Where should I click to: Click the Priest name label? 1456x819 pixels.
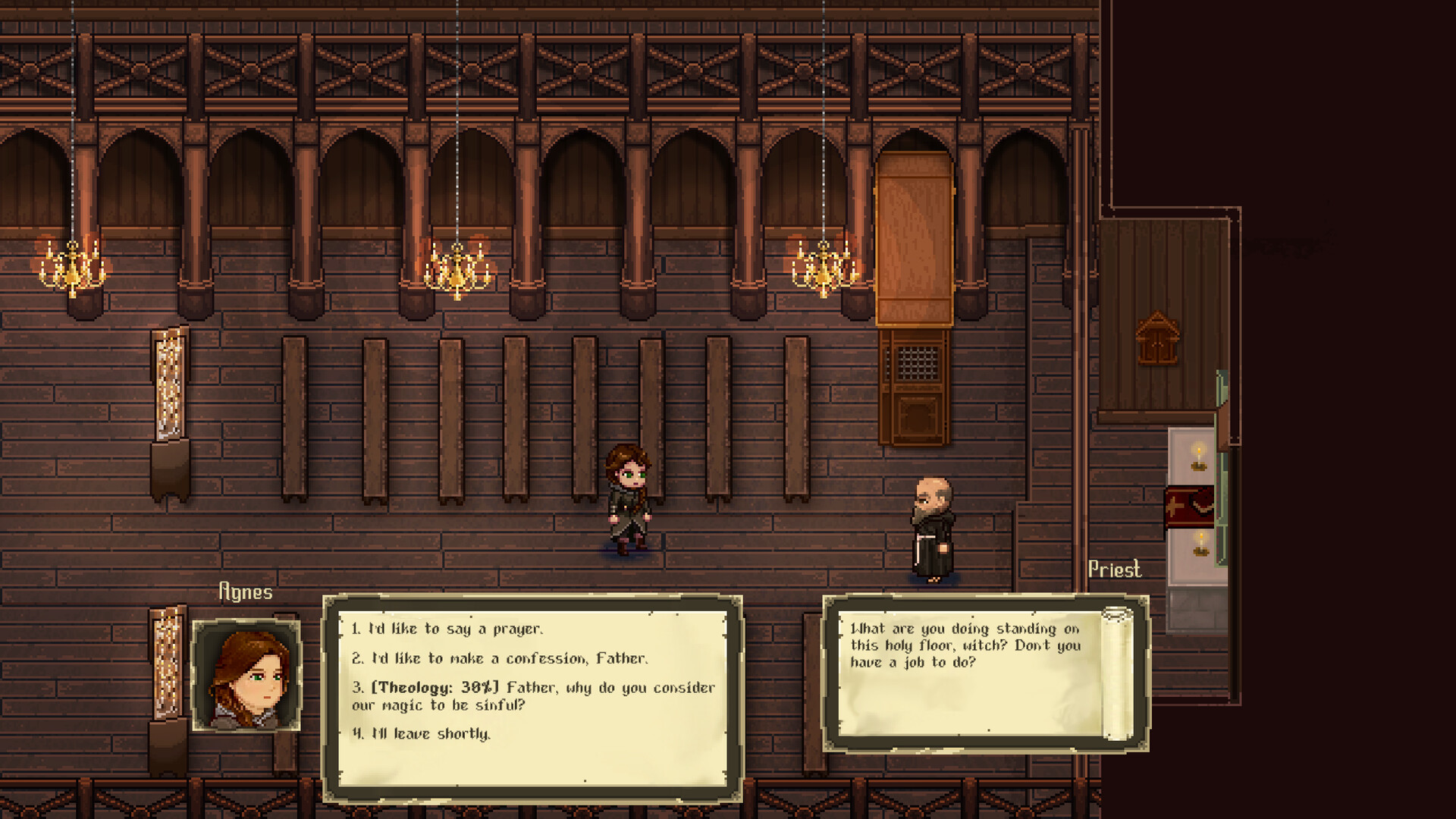pyautogui.click(x=1116, y=570)
